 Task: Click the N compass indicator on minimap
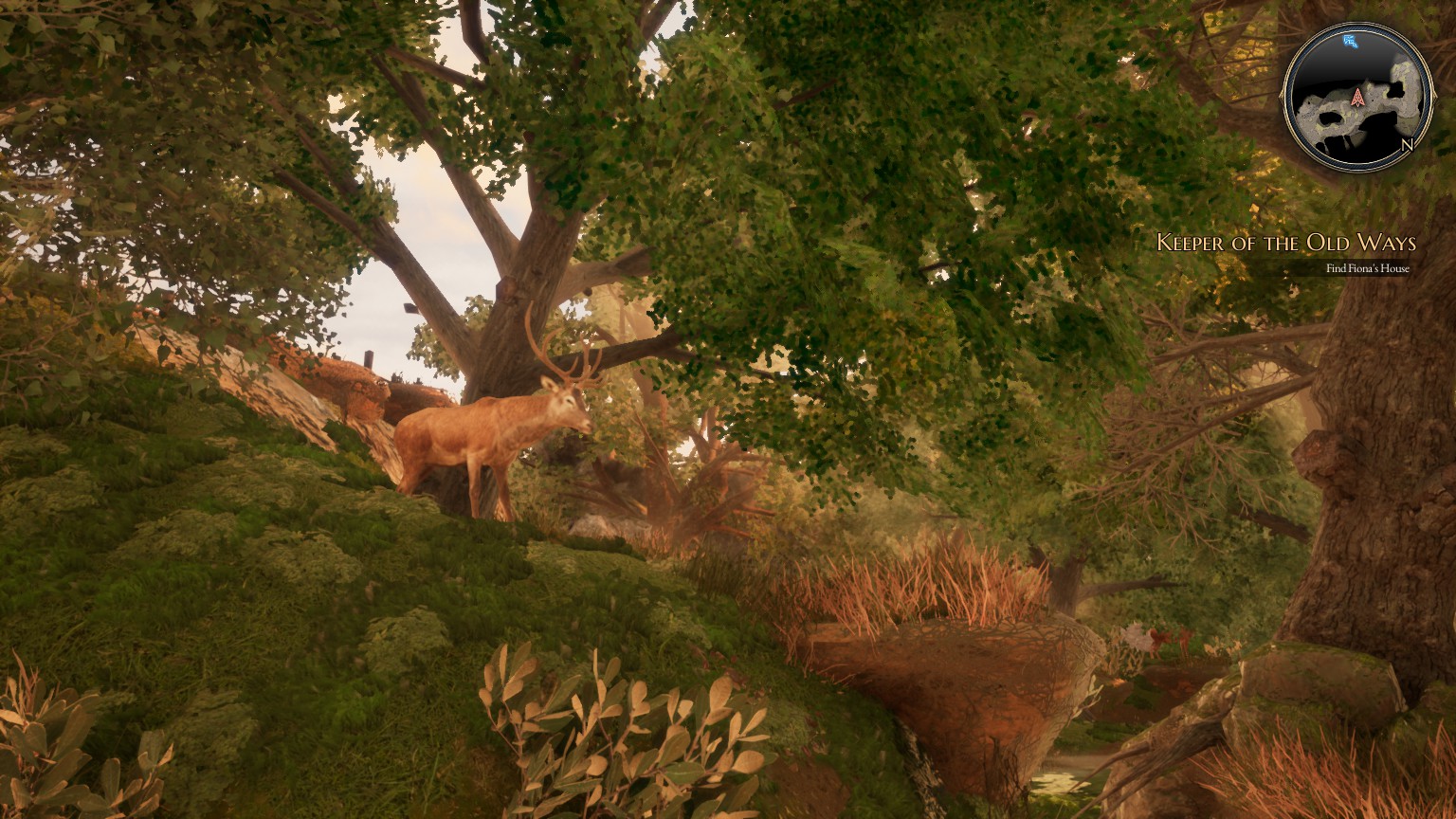(1407, 145)
